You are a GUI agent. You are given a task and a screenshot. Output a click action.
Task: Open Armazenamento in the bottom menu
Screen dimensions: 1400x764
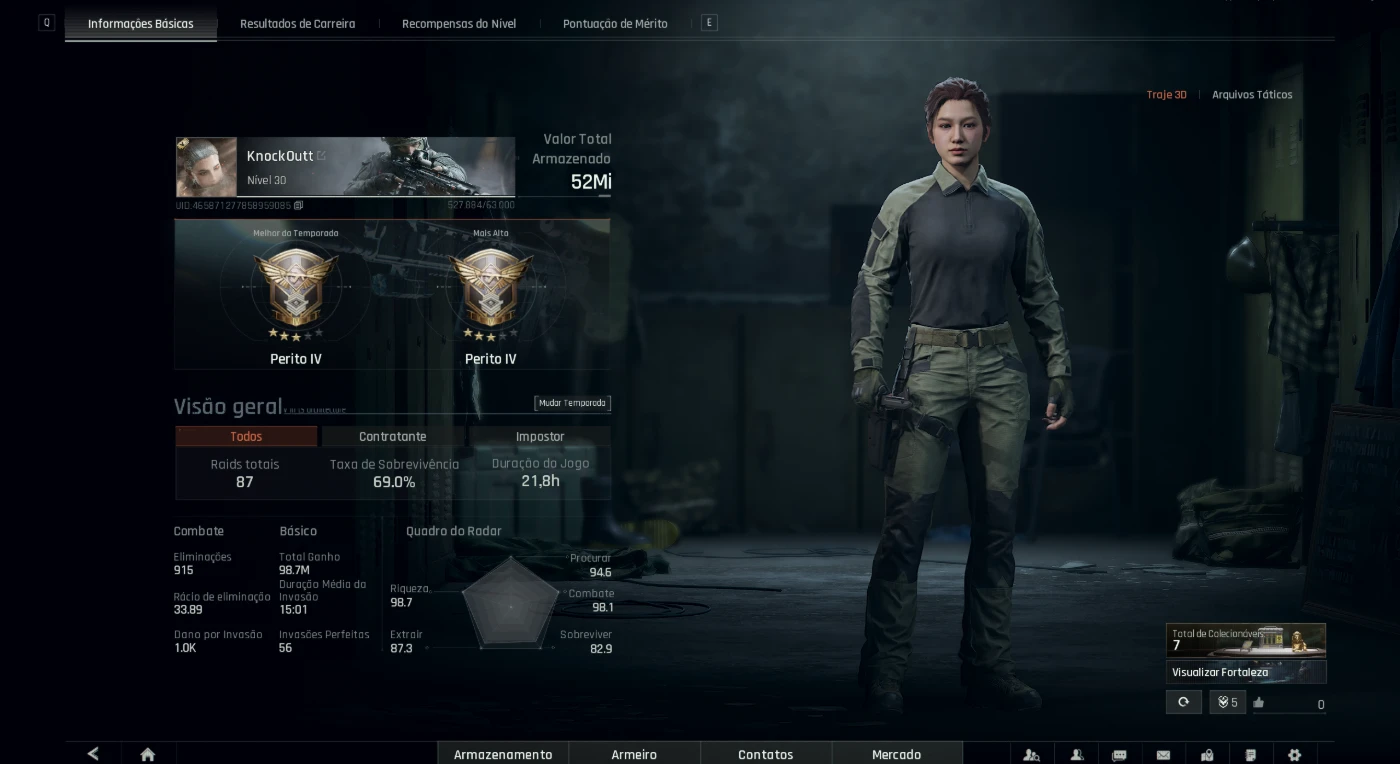(503, 754)
